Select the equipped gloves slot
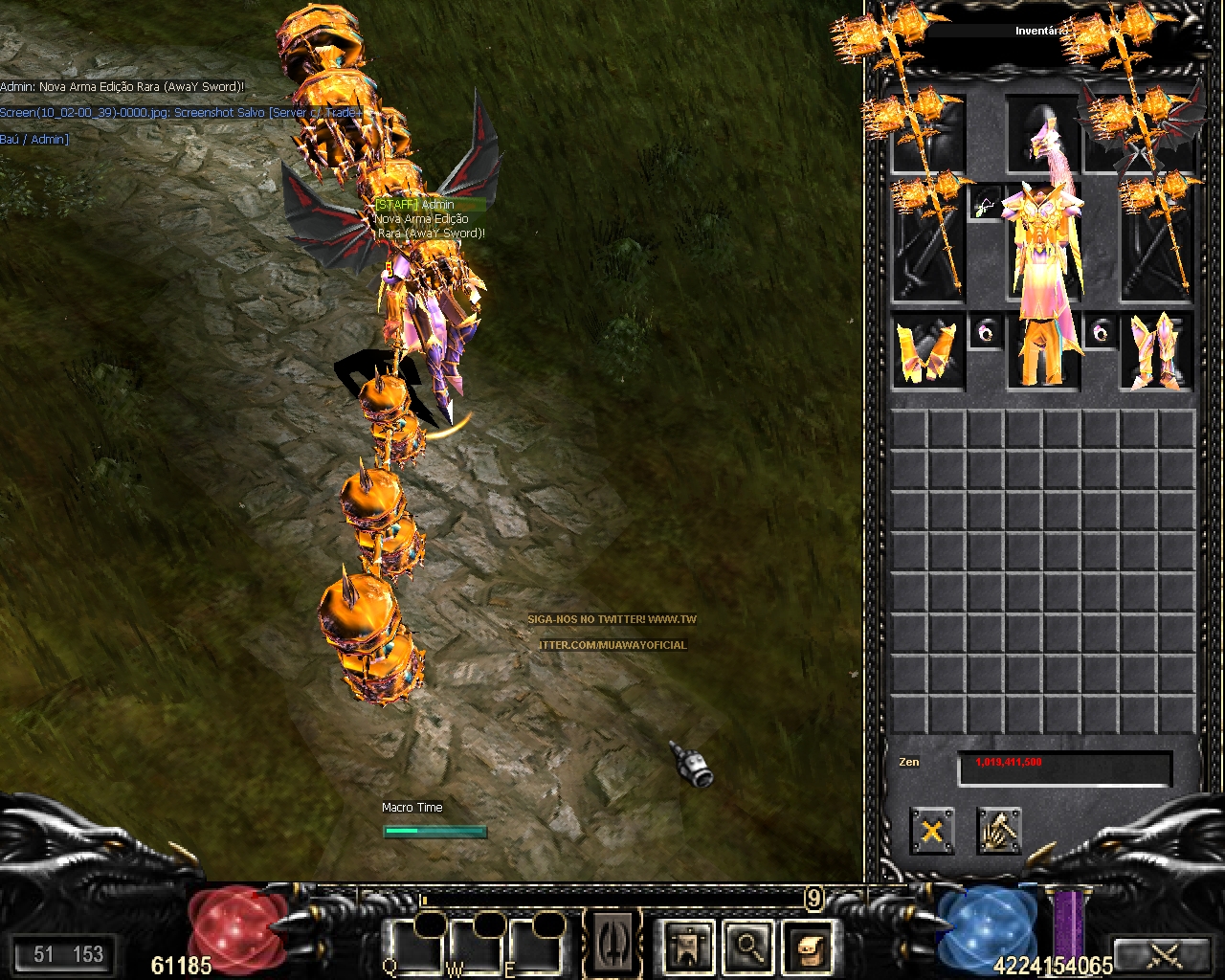The image size is (1225, 980). [x=927, y=351]
